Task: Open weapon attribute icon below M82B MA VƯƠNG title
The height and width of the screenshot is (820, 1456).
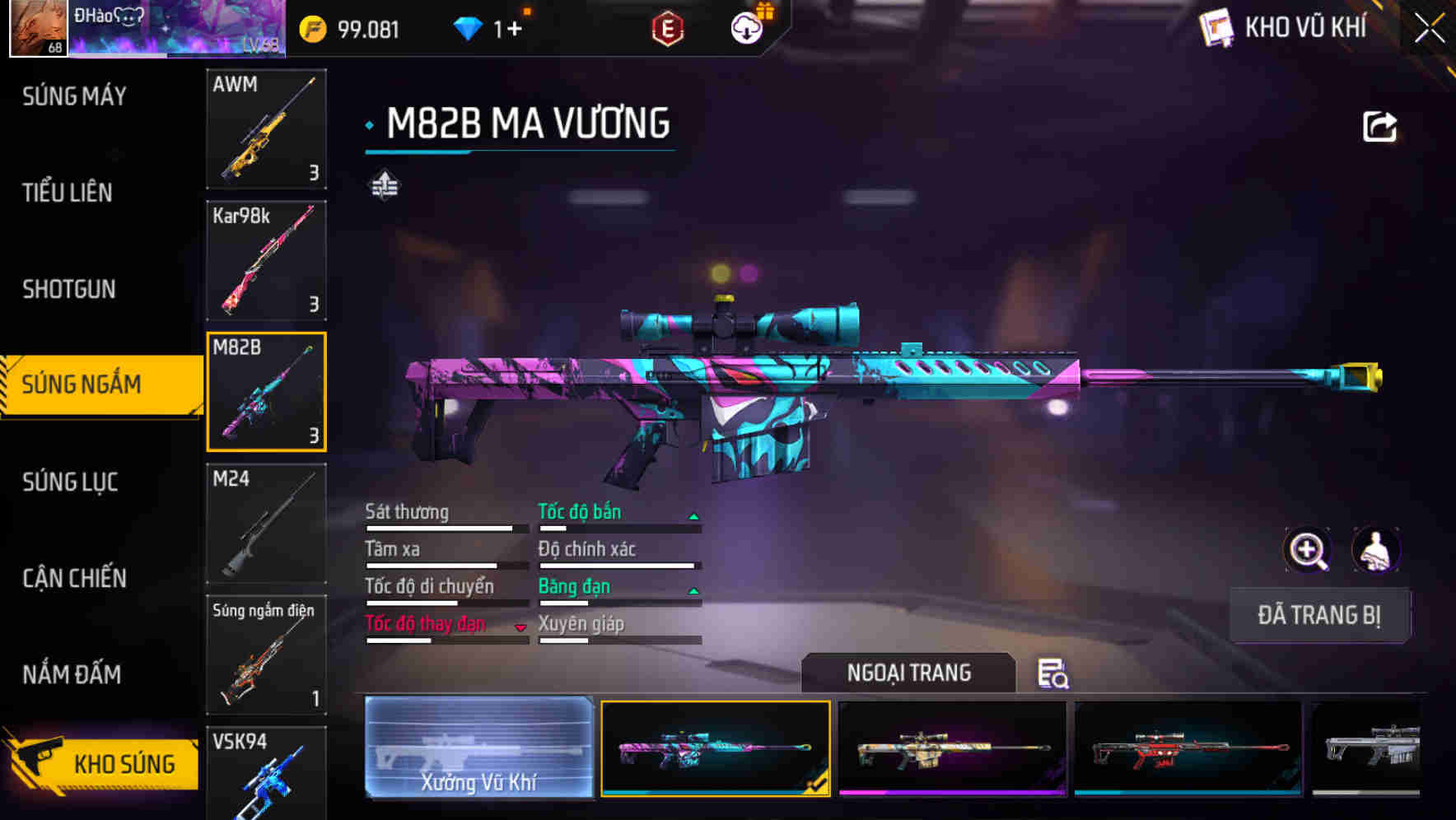Action: 384,186
